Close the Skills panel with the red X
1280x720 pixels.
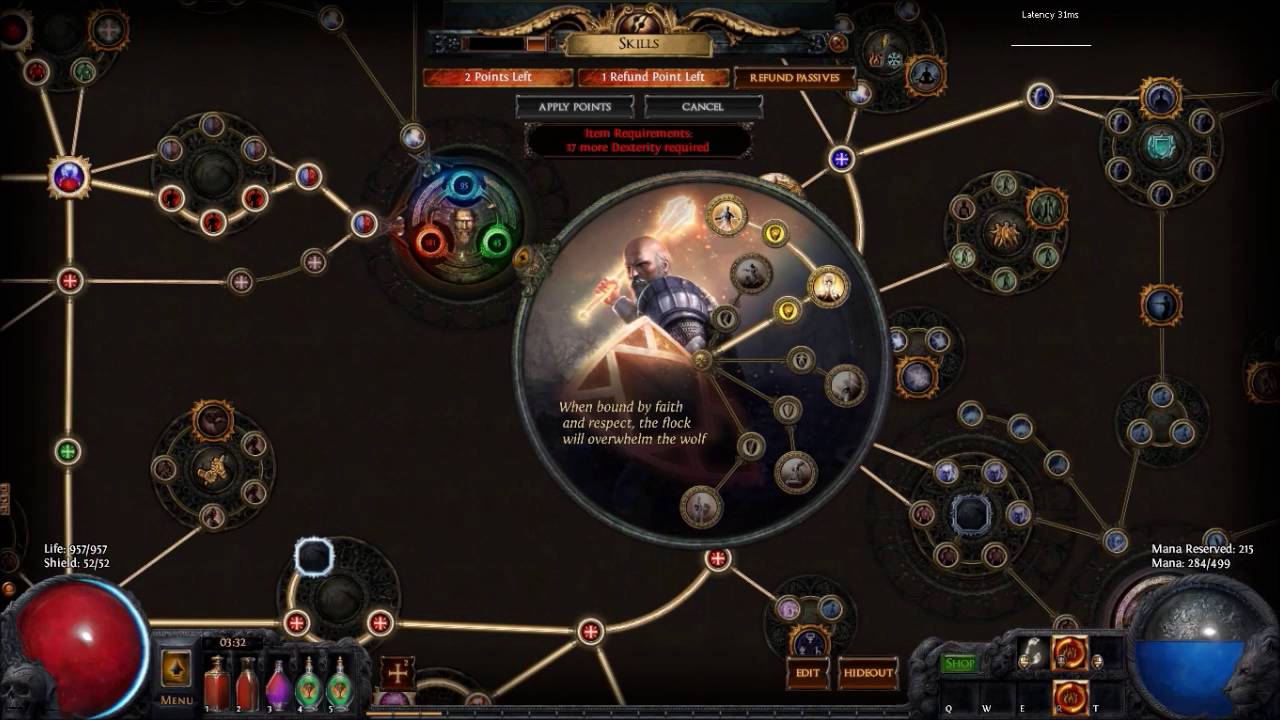point(838,43)
